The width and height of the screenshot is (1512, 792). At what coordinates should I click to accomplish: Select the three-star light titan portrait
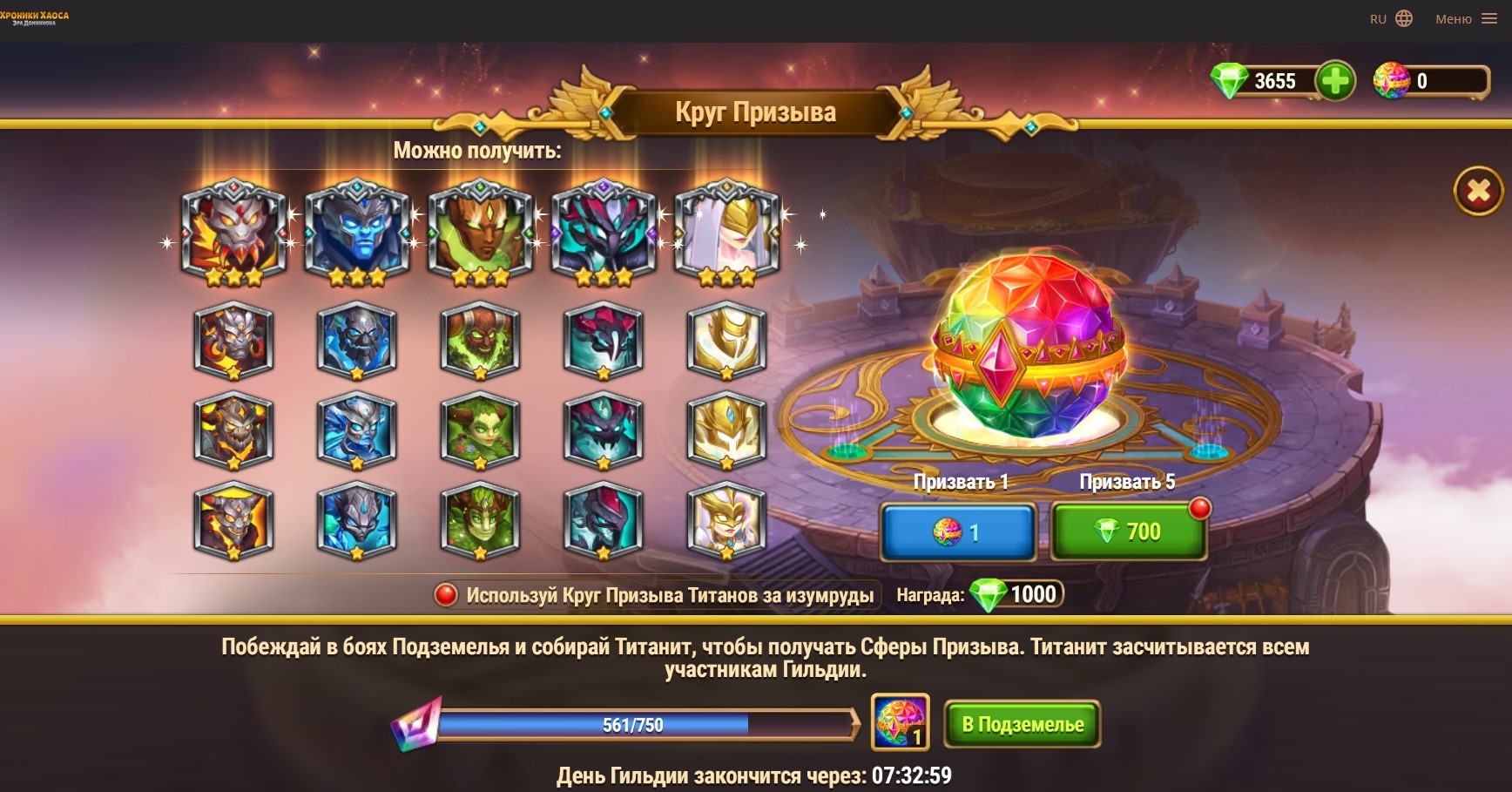[726, 232]
